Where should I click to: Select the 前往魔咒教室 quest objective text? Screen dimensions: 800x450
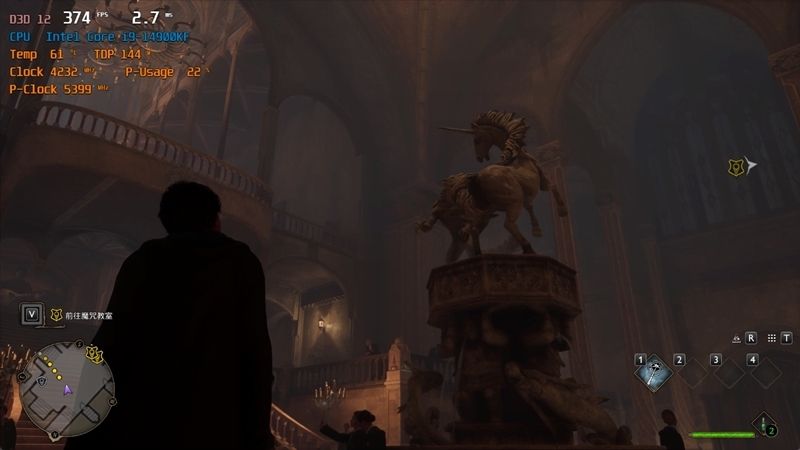click(x=89, y=315)
